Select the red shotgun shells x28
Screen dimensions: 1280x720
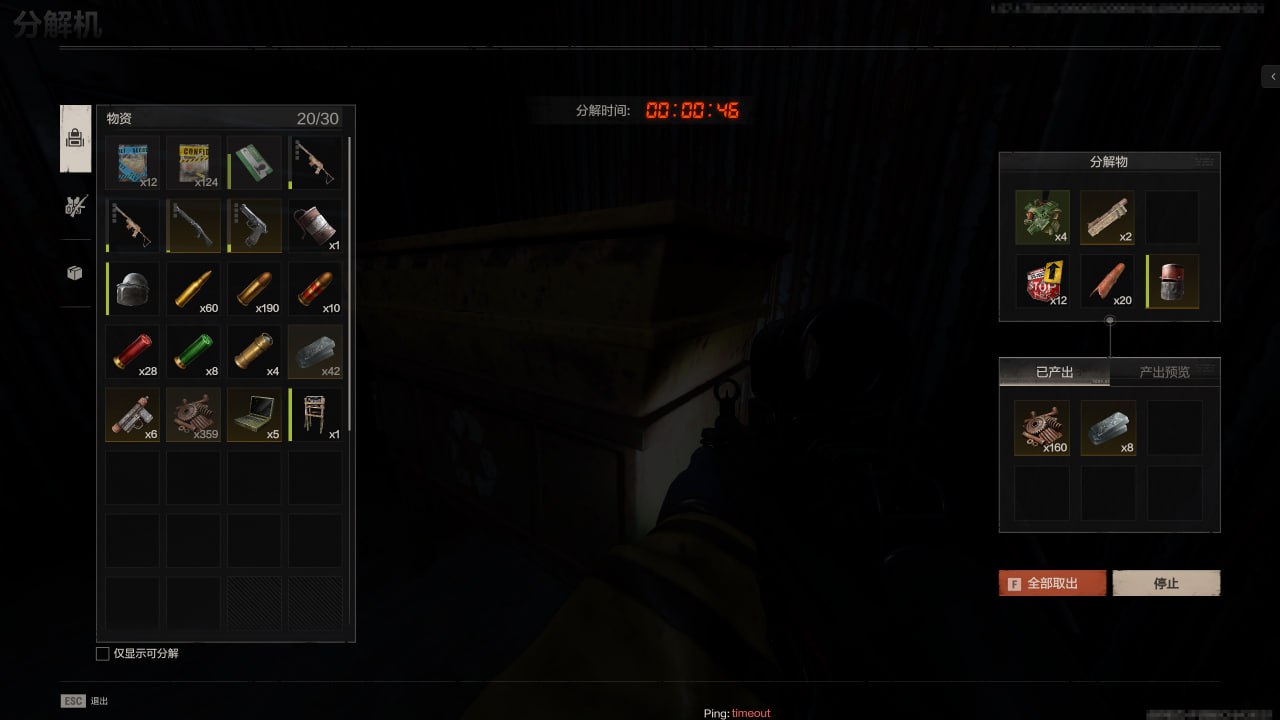coord(132,352)
